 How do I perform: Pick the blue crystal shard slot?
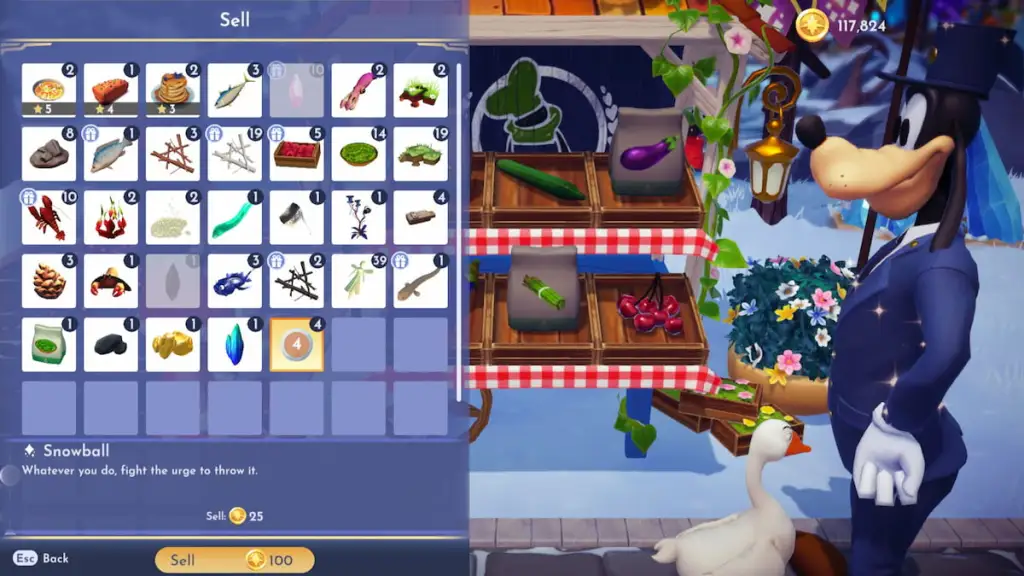tap(234, 344)
